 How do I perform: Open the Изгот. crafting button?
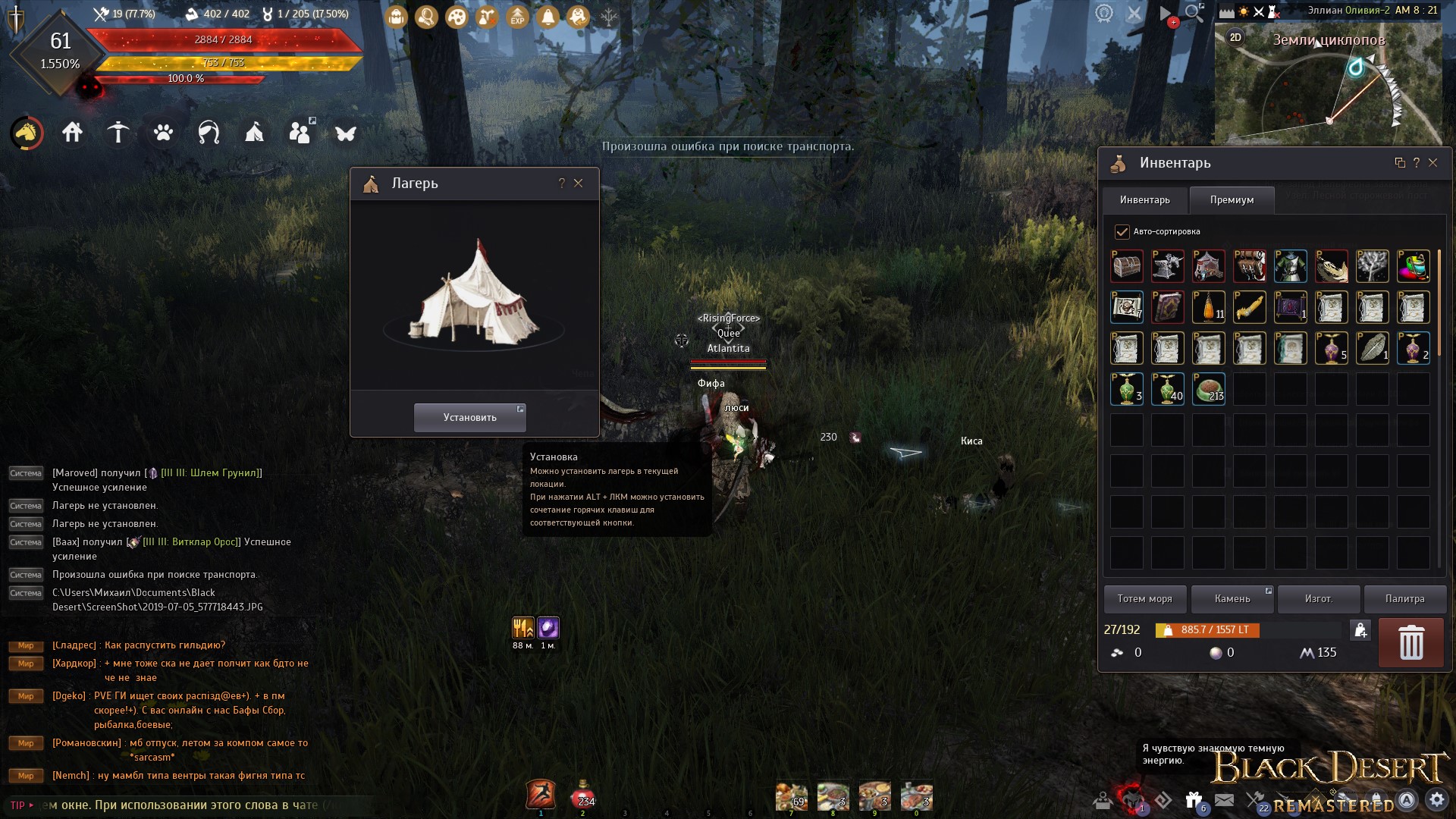pyautogui.click(x=1319, y=598)
